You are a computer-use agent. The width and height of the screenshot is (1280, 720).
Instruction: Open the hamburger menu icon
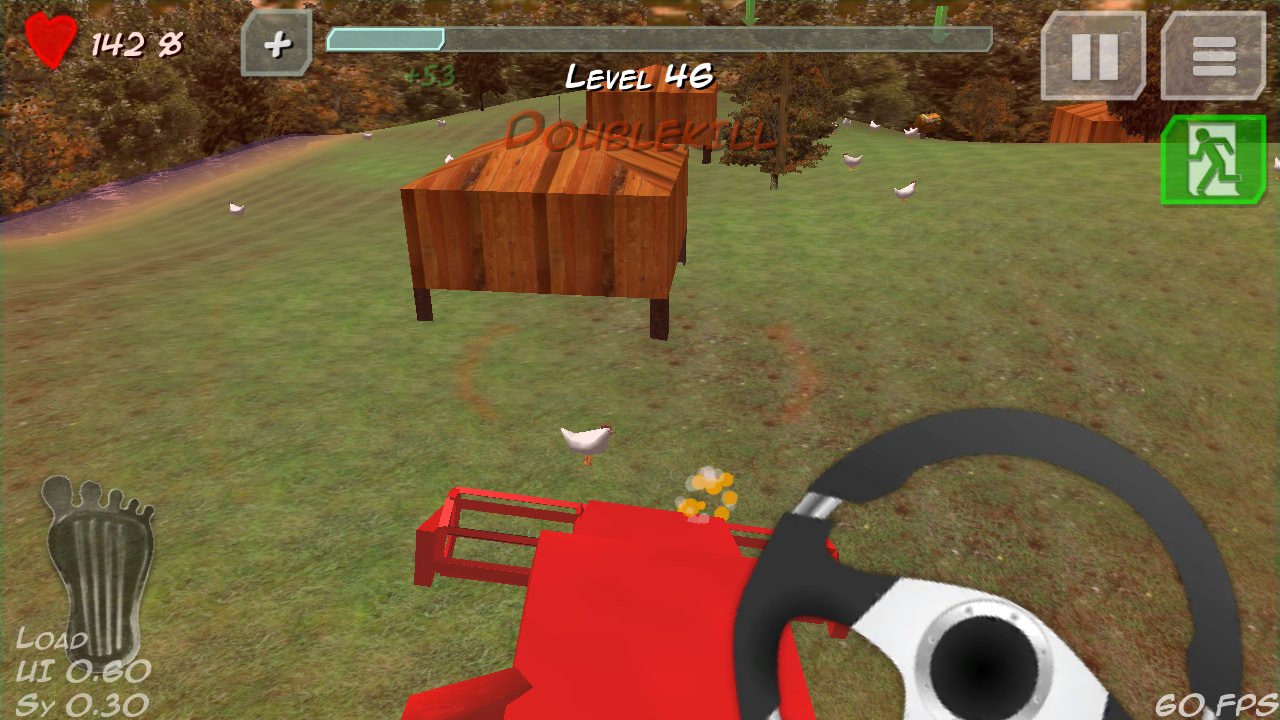(x=1213, y=57)
